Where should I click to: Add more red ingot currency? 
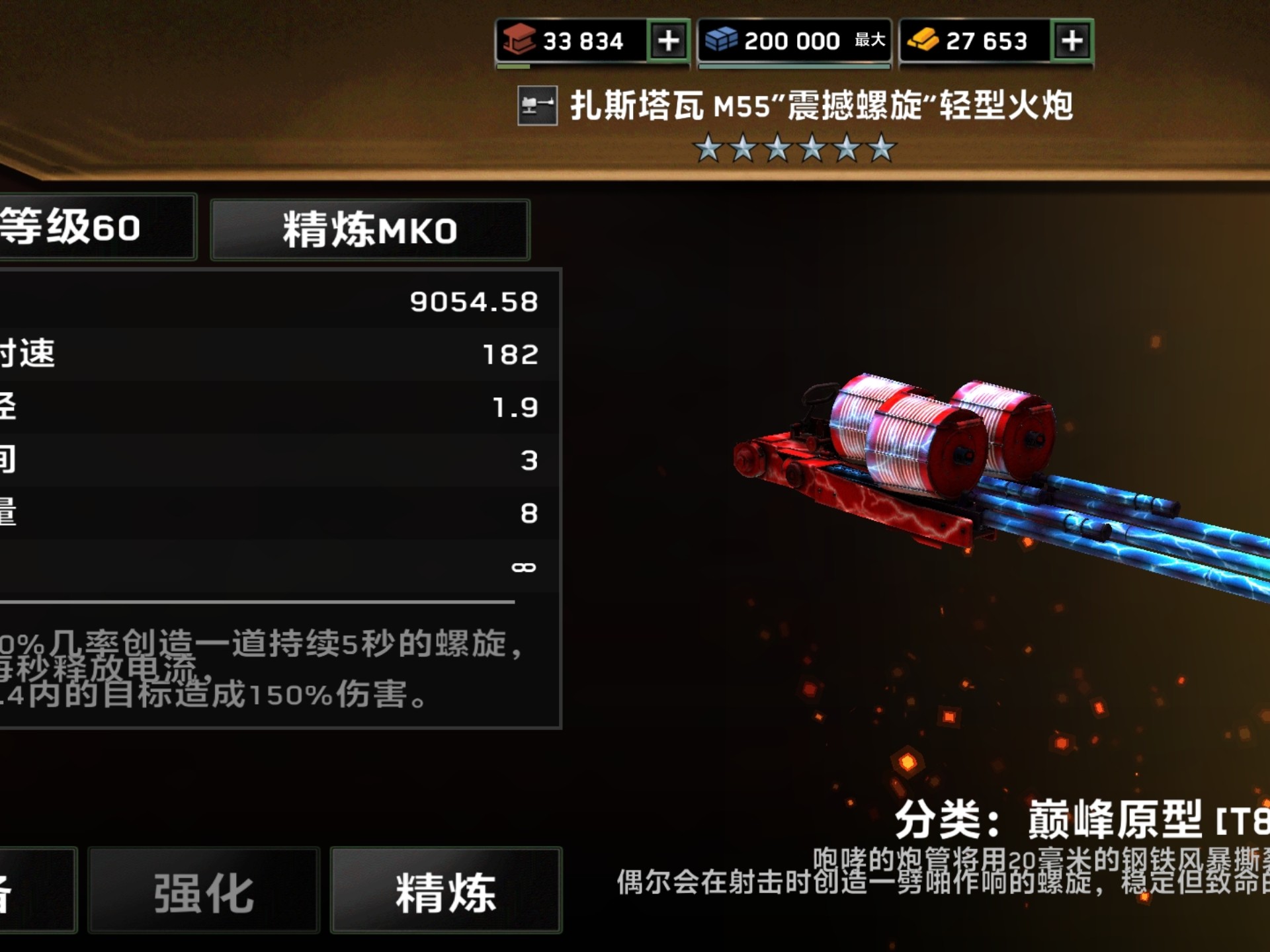point(668,41)
